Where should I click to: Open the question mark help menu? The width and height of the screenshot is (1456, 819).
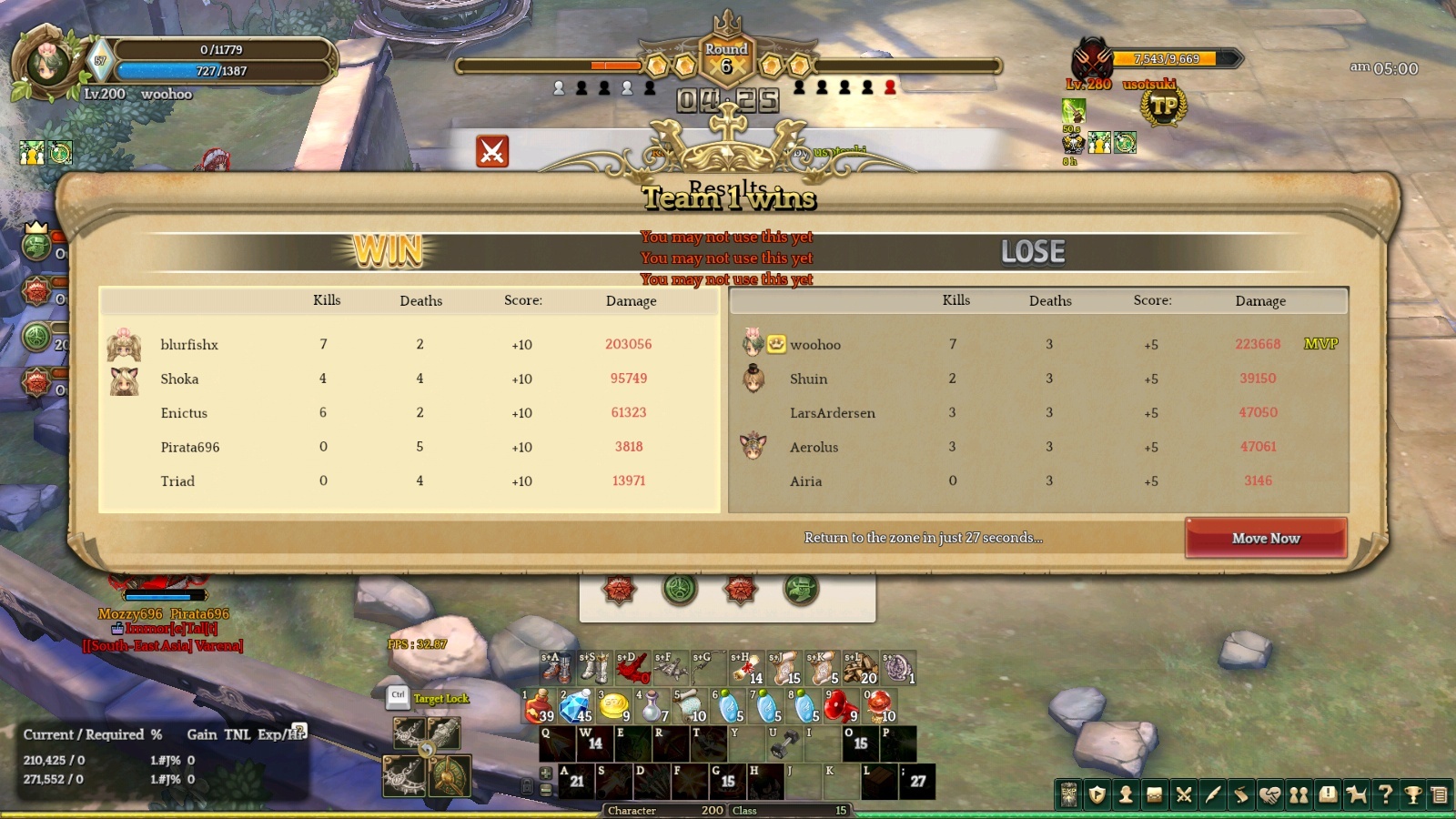(1385, 795)
